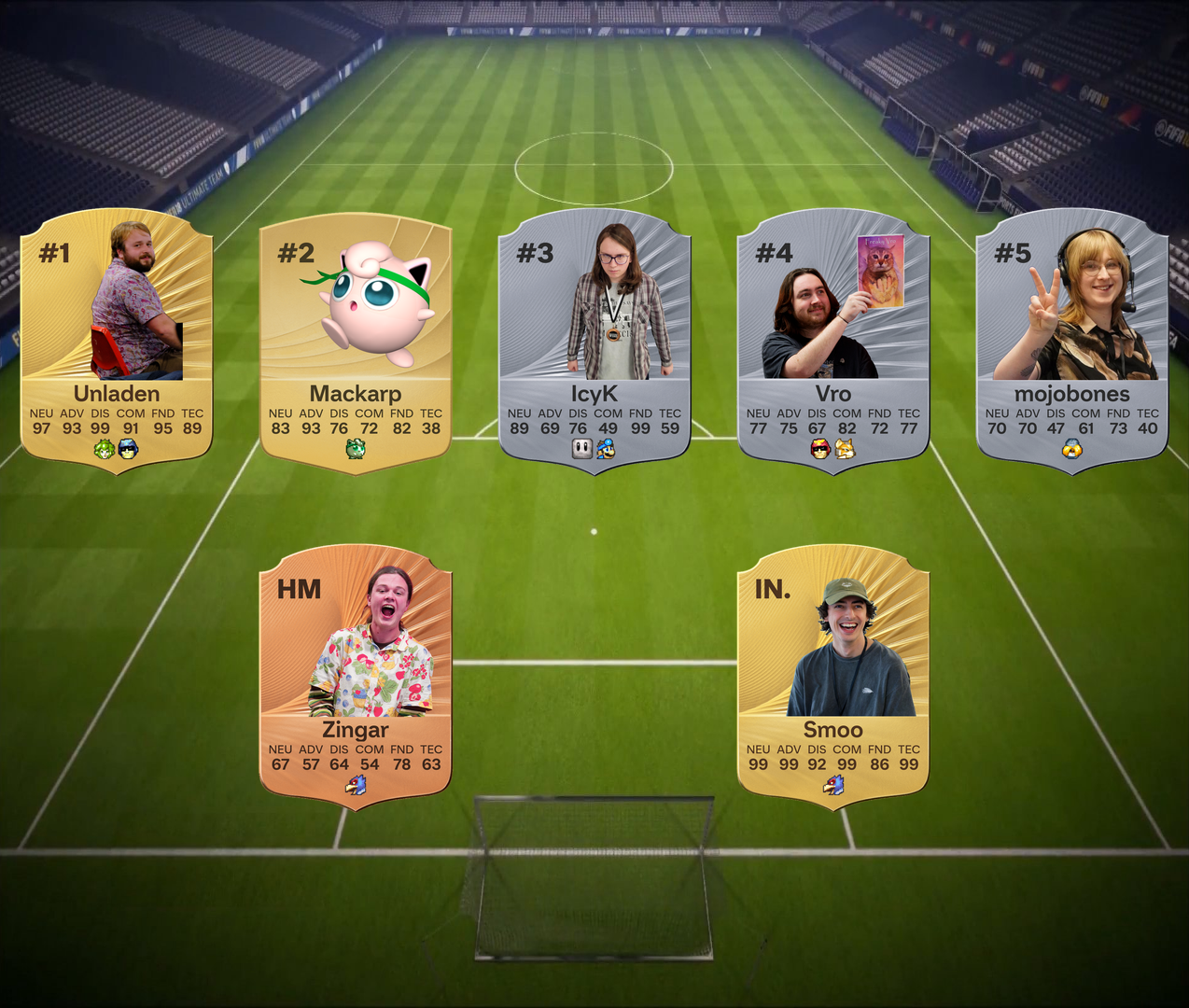1189x1008 pixels.
Task: Select the #1 Unladen gold card
Action: 117,341
